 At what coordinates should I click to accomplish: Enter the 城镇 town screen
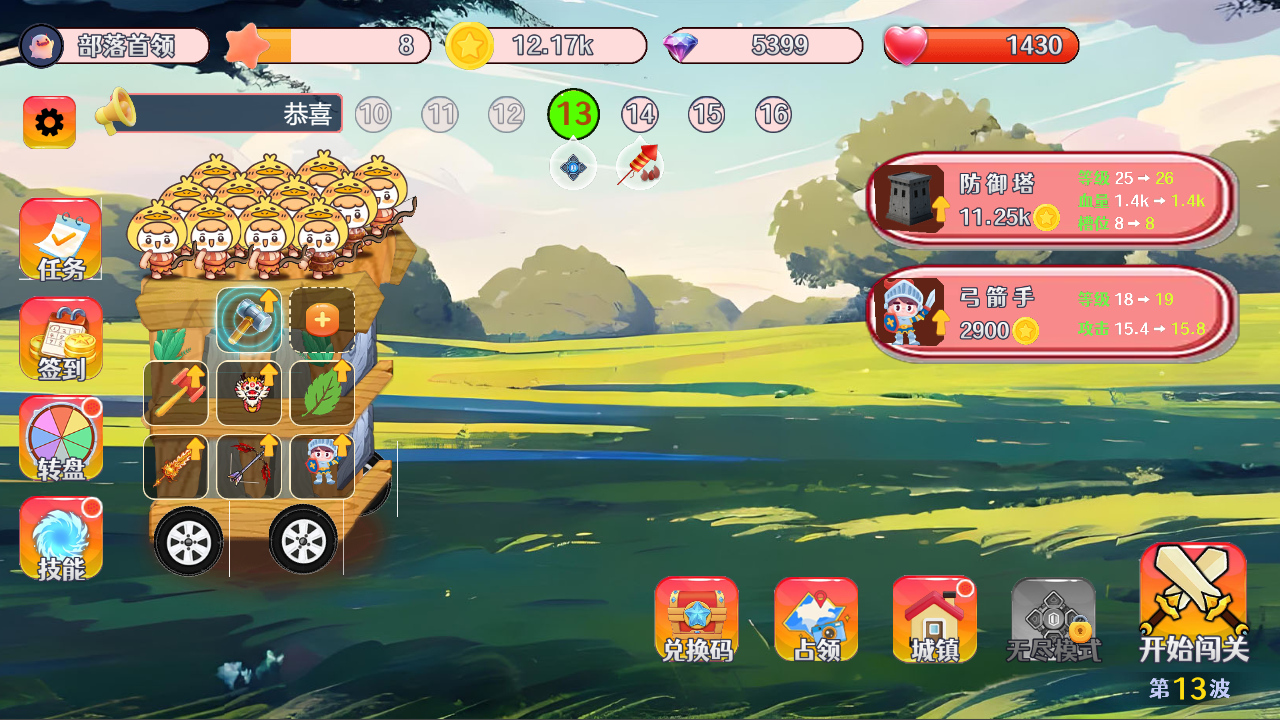coord(933,618)
